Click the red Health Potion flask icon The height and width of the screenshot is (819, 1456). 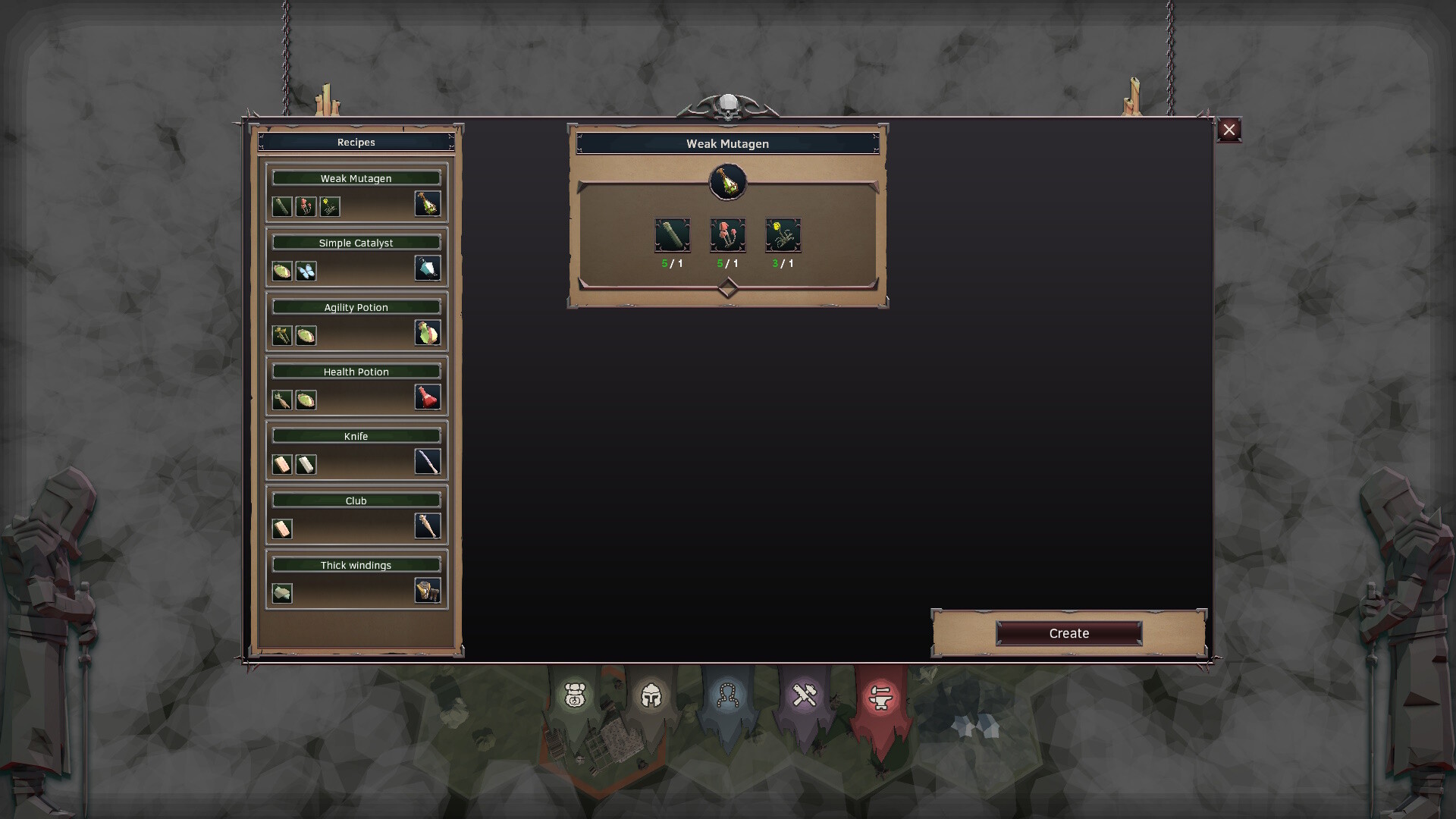(427, 397)
